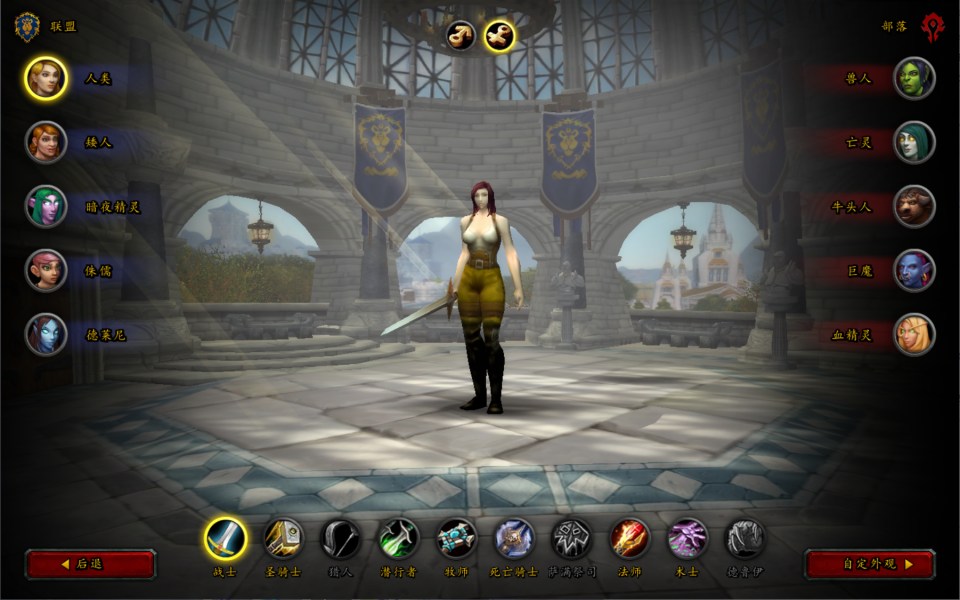Screen dimensions: 960x600
Task: Pick the Night Elf race
Action: [46, 206]
